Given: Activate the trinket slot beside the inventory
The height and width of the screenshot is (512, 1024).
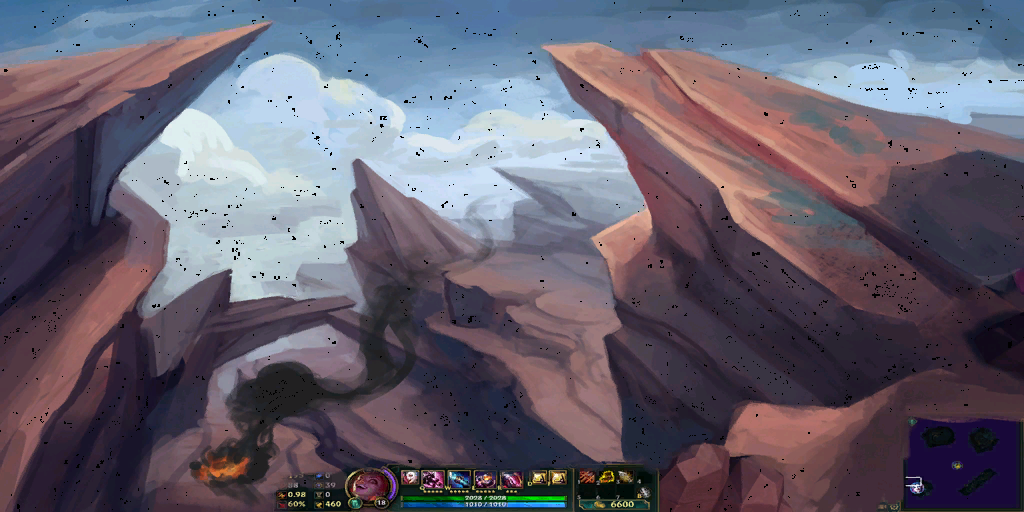Looking at the screenshot, I should [x=645, y=491].
